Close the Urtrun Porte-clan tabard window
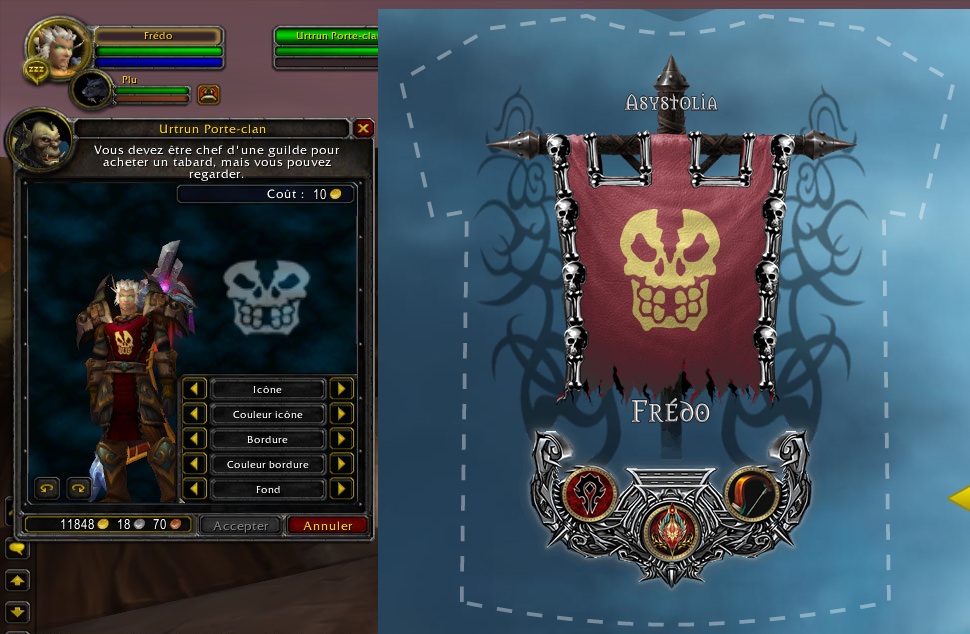 click(x=364, y=128)
